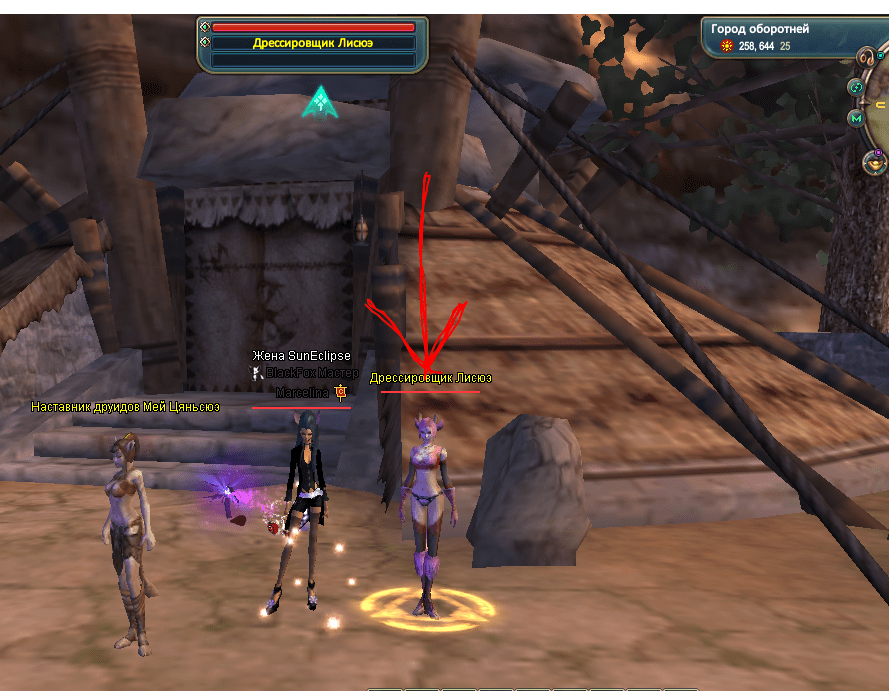The height and width of the screenshot is (691, 889).
Task: Open the world map with the M button
Action: pyautogui.click(x=856, y=119)
